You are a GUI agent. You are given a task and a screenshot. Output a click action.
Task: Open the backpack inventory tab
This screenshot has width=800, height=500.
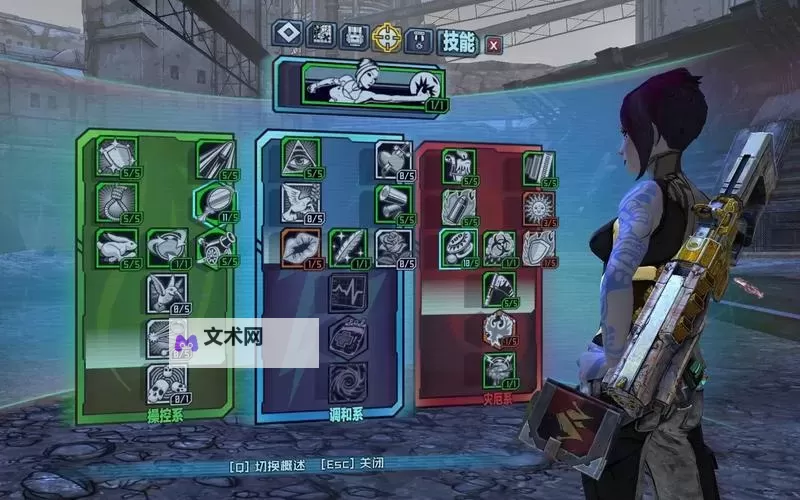[x=353, y=38]
